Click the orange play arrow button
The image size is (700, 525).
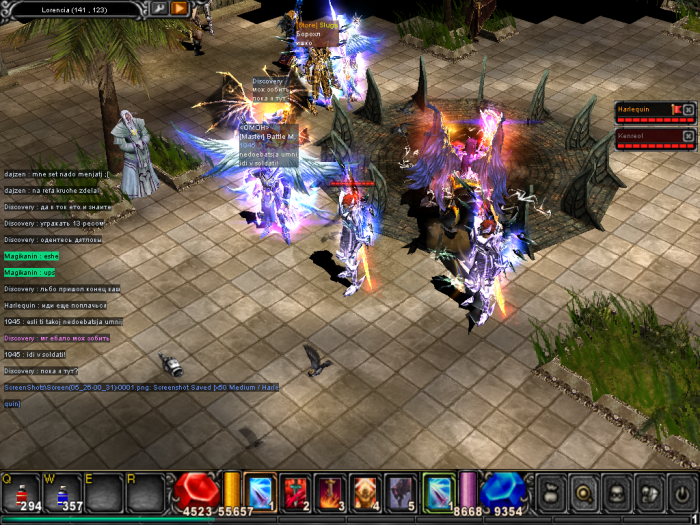point(180,8)
